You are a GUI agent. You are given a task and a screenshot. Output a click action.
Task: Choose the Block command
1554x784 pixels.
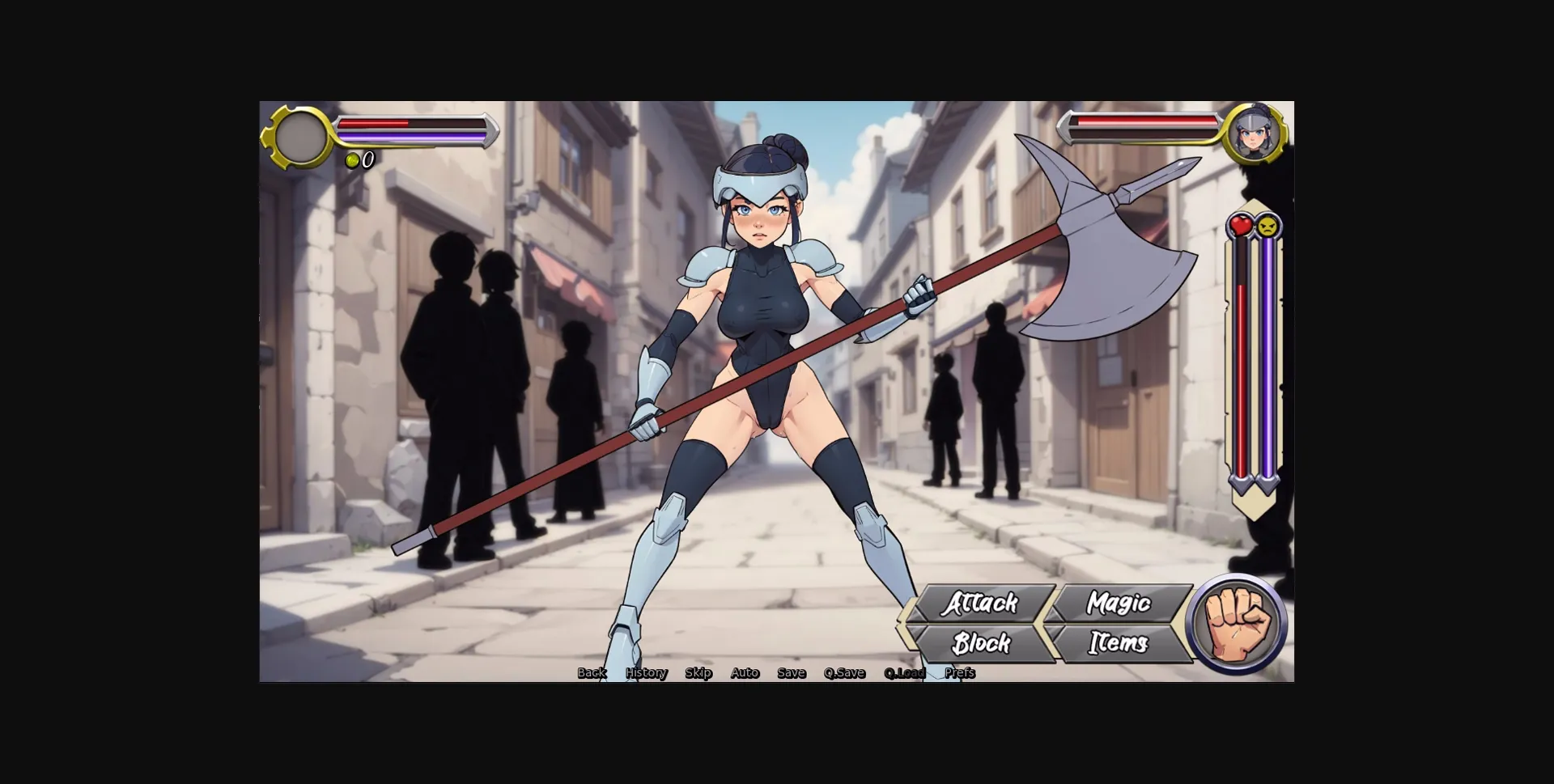tap(981, 644)
